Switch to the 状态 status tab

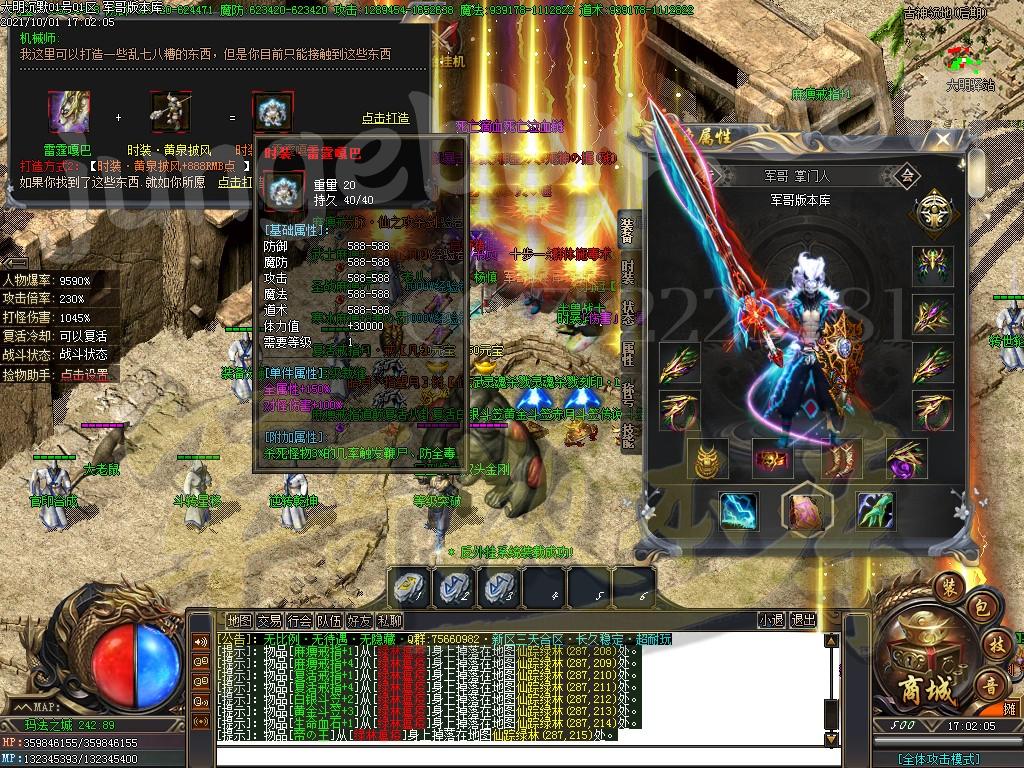(628, 310)
